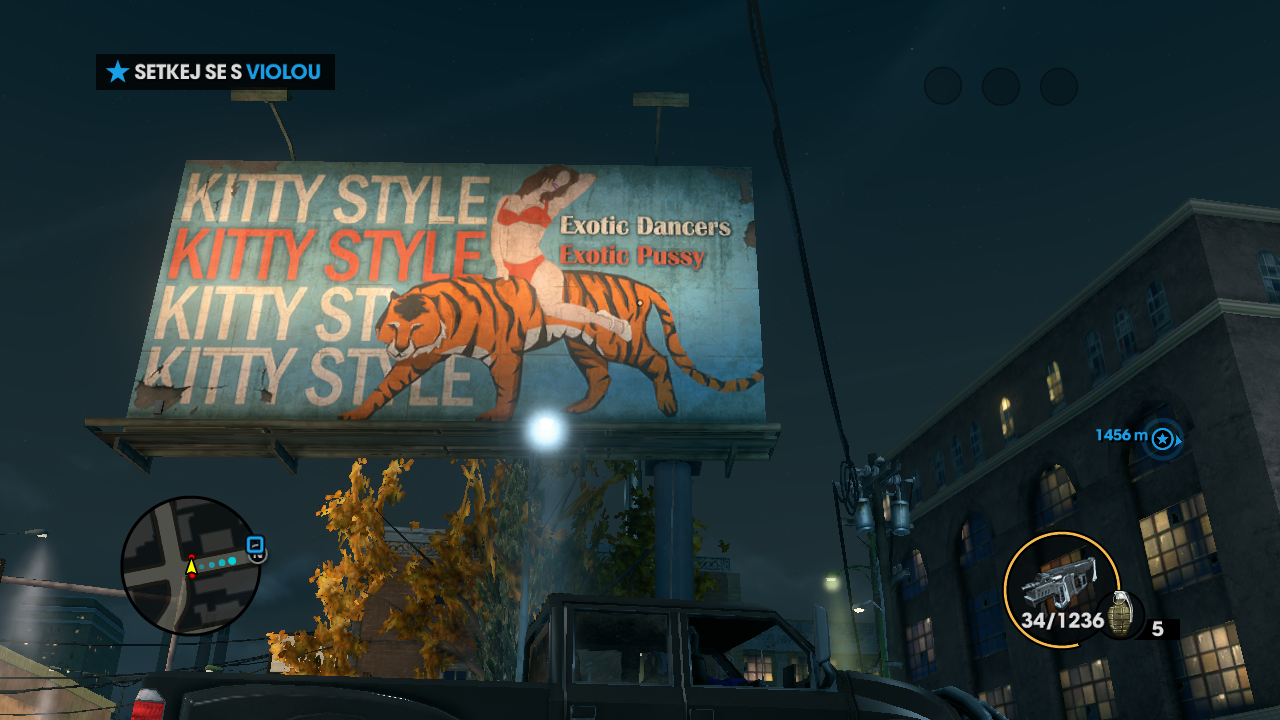1280x720 pixels.
Task: Select the blue phone marker beside the minimap
Action: 255,546
